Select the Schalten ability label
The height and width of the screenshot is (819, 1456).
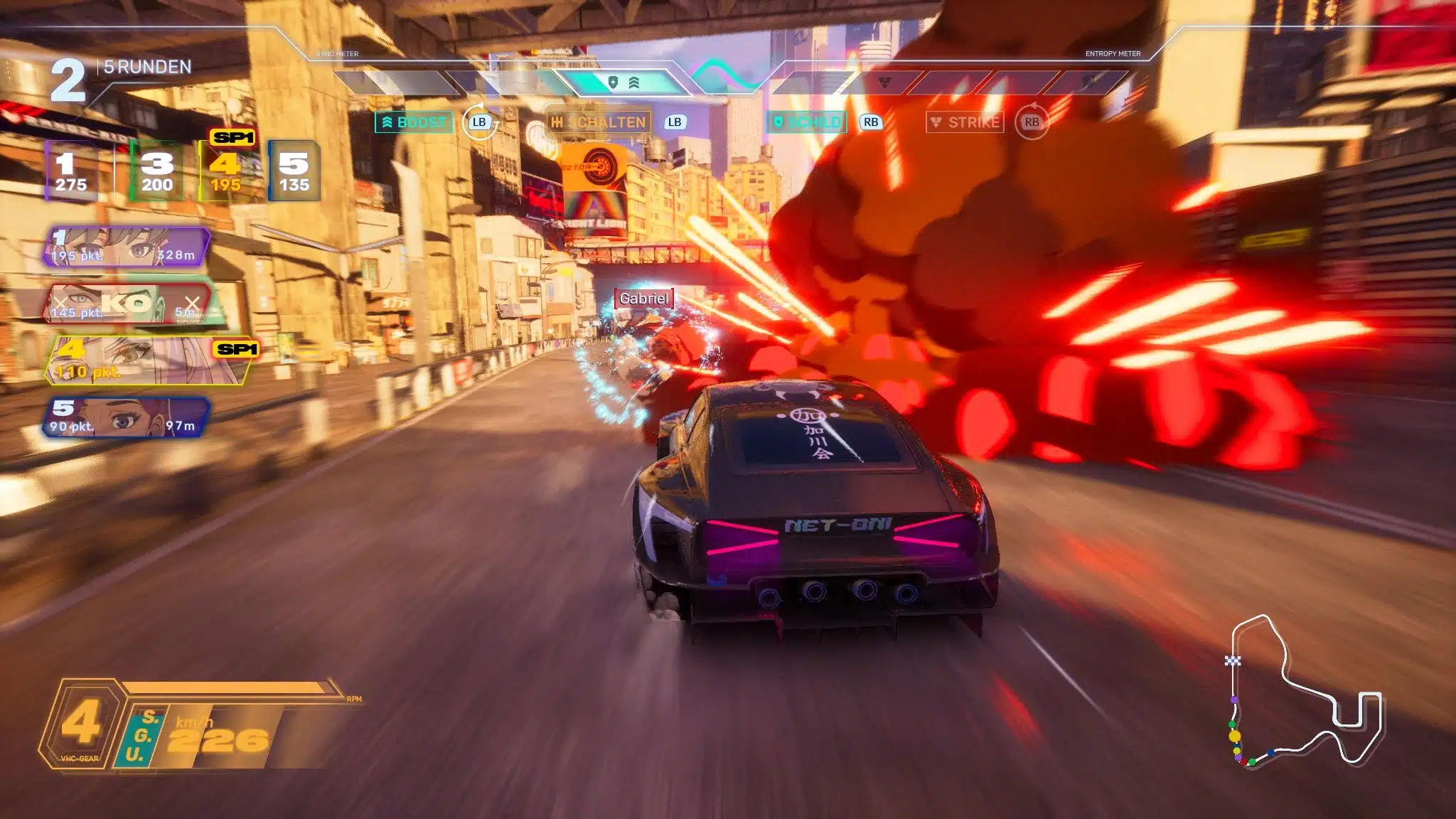(599, 122)
